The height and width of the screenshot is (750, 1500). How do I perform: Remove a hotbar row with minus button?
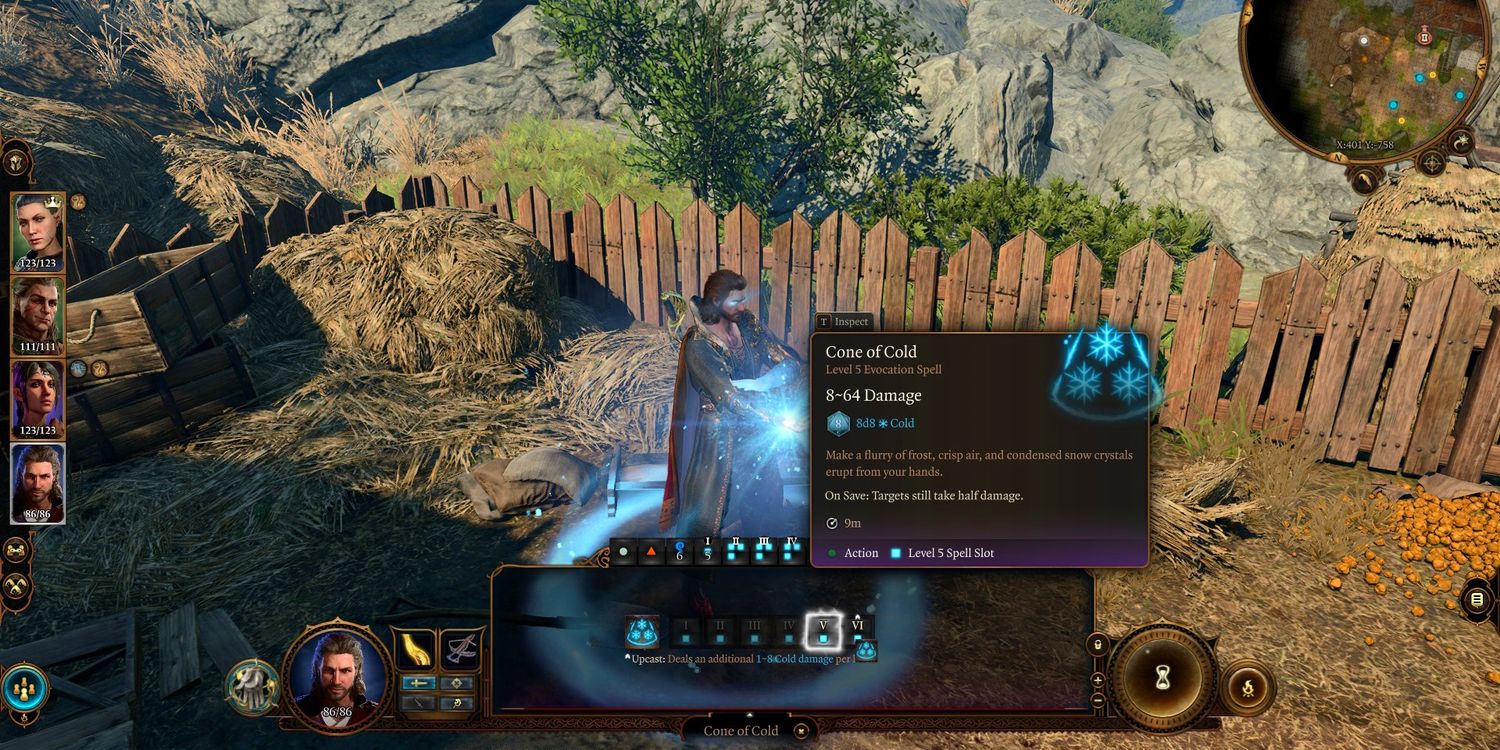point(1098,700)
